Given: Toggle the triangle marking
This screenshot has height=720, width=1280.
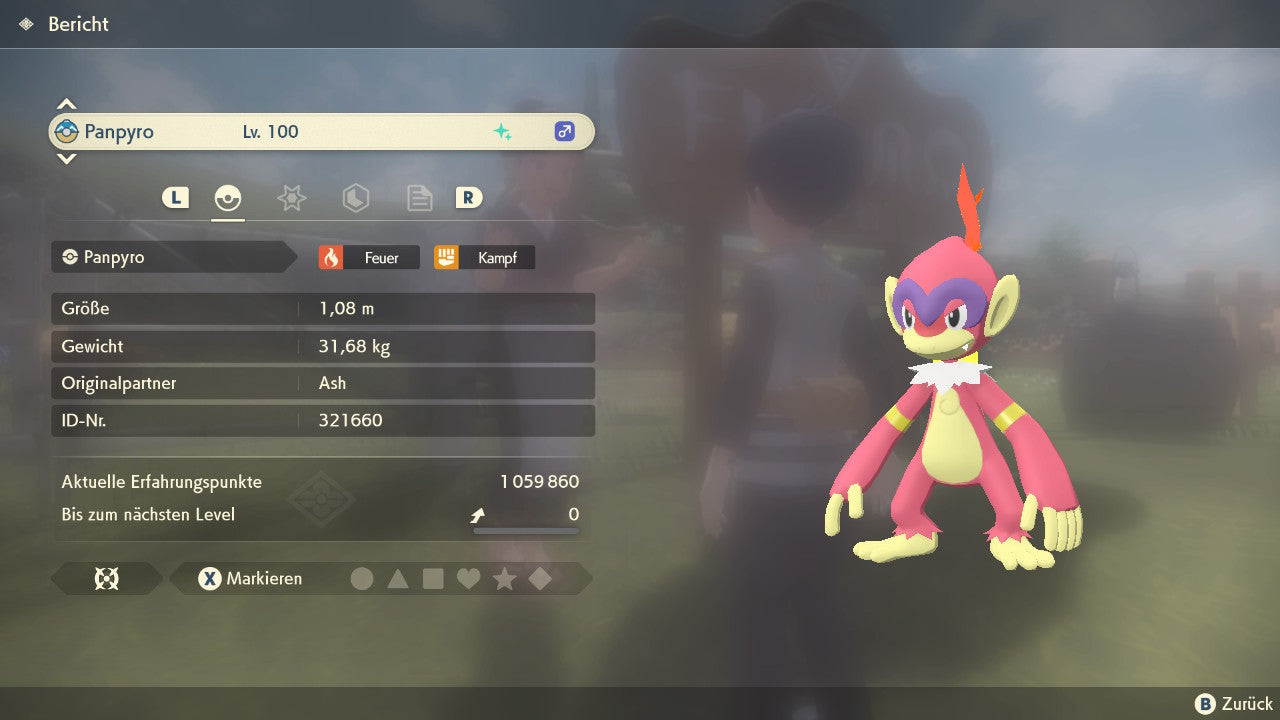Looking at the screenshot, I should pos(398,579).
